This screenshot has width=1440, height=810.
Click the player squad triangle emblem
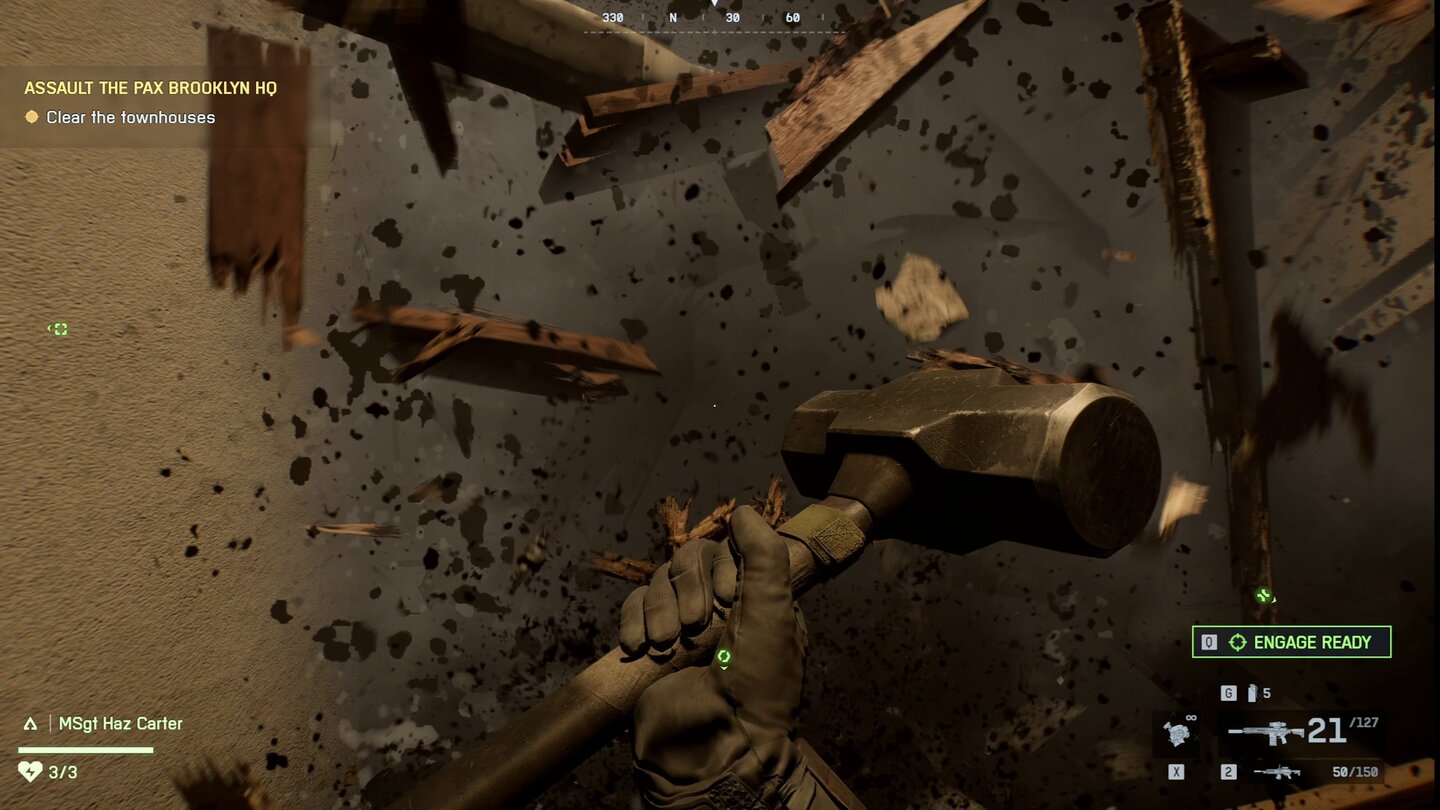[x=30, y=723]
